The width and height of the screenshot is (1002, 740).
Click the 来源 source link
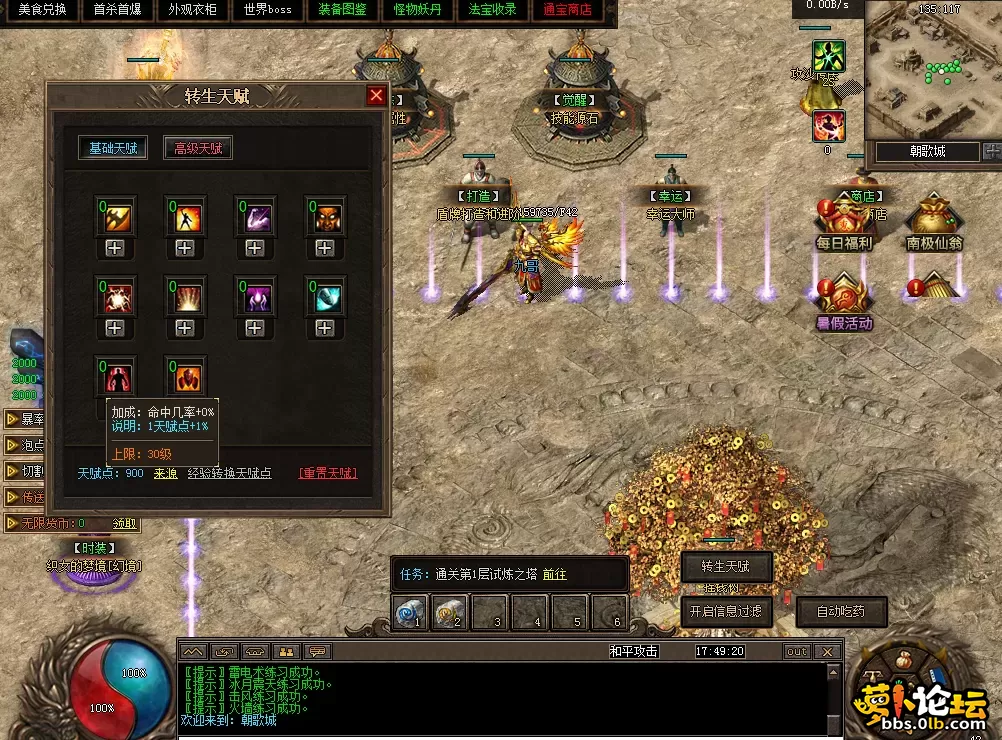click(165, 473)
